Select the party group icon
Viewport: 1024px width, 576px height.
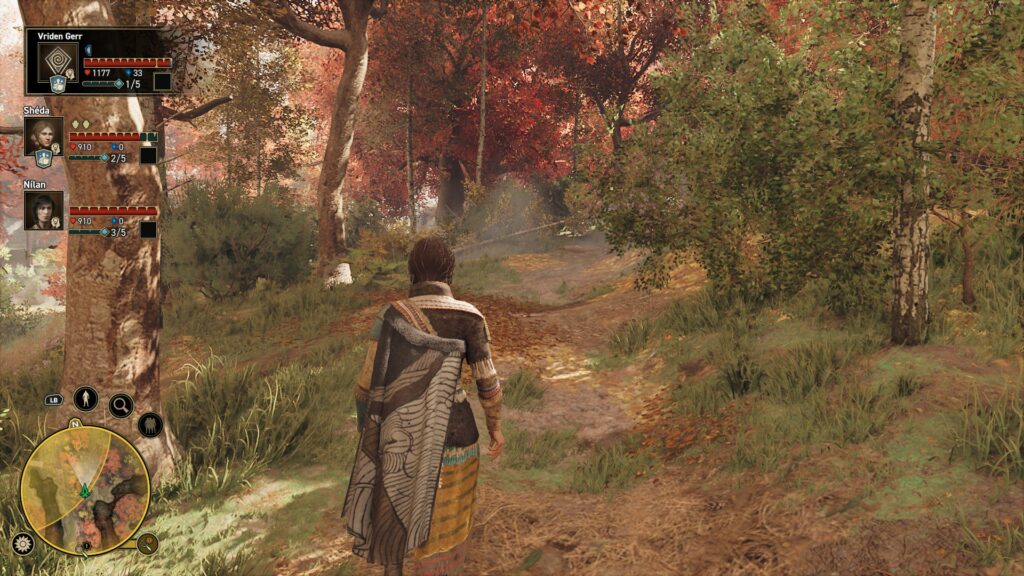(x=150, y=425)
